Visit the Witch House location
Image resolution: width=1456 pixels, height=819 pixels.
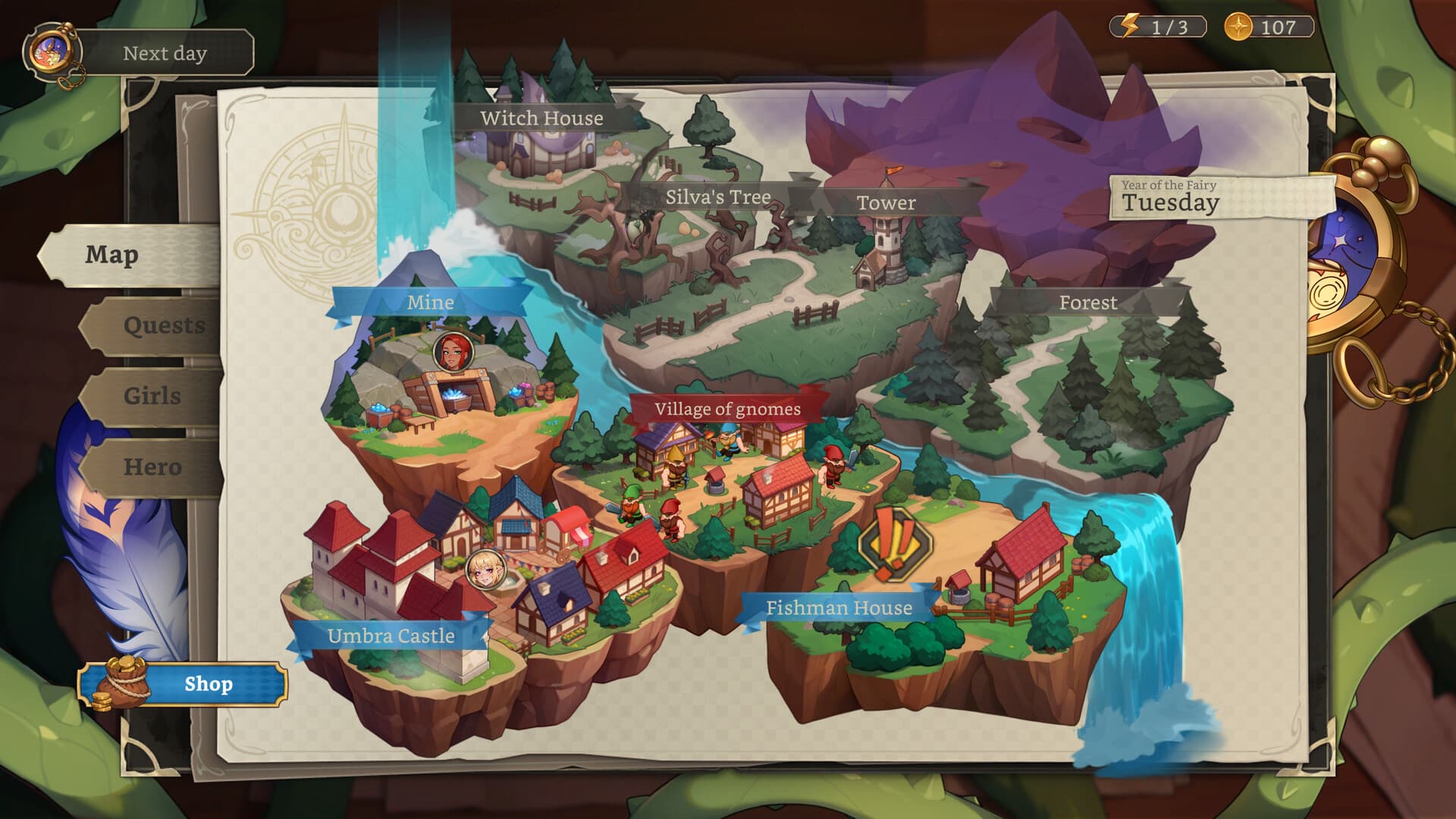click(x=541, y=118)
